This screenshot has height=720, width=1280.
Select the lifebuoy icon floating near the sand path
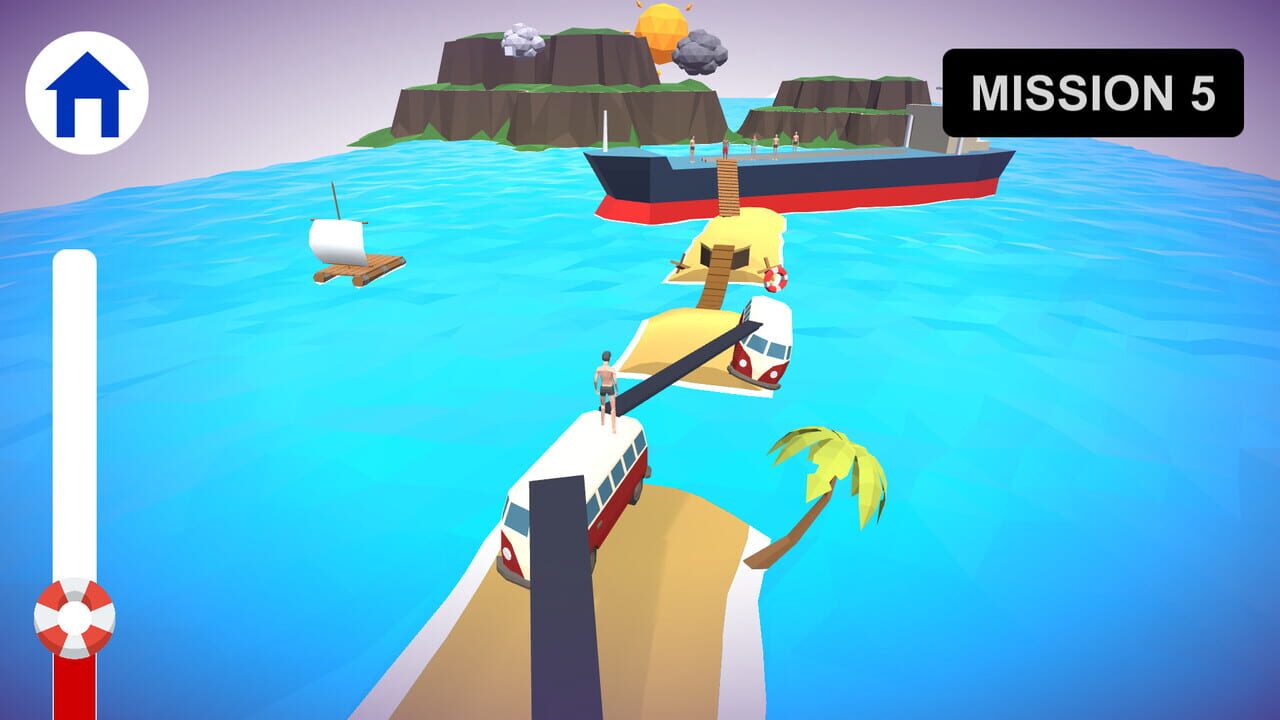point(775,278)
